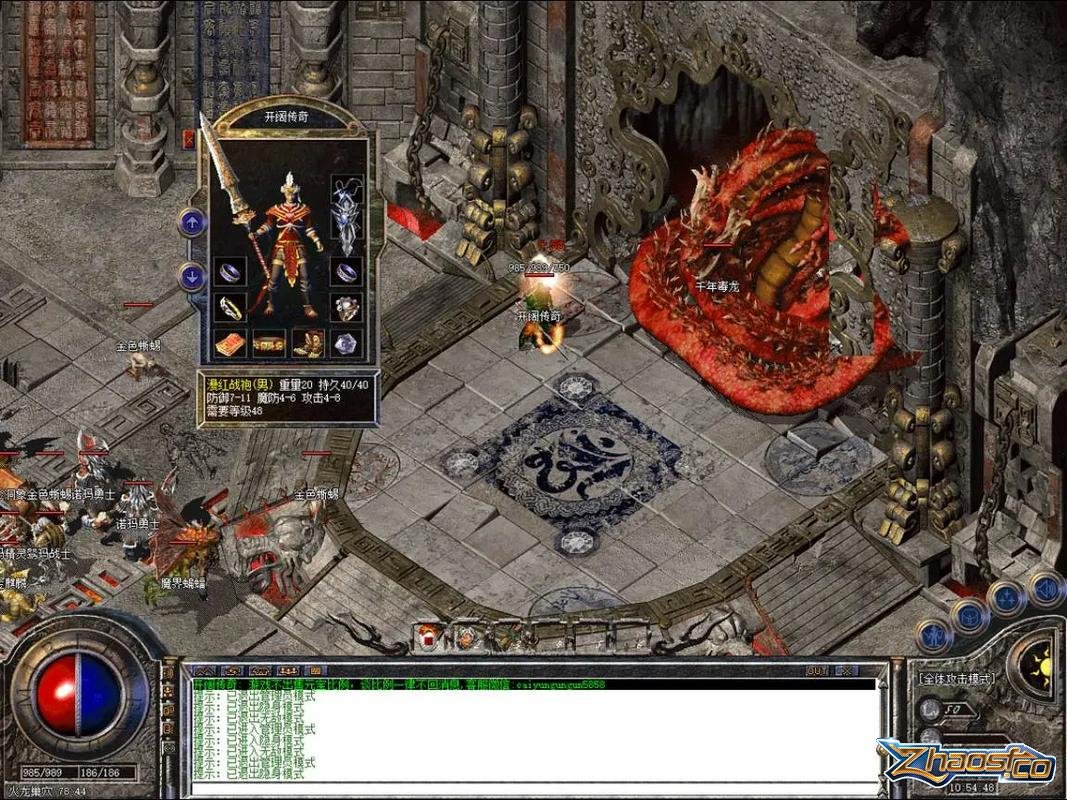Select the belt equipment slot
This screenshot has height=800, width=1067.
pyautogui.click(x=270, y=343)
